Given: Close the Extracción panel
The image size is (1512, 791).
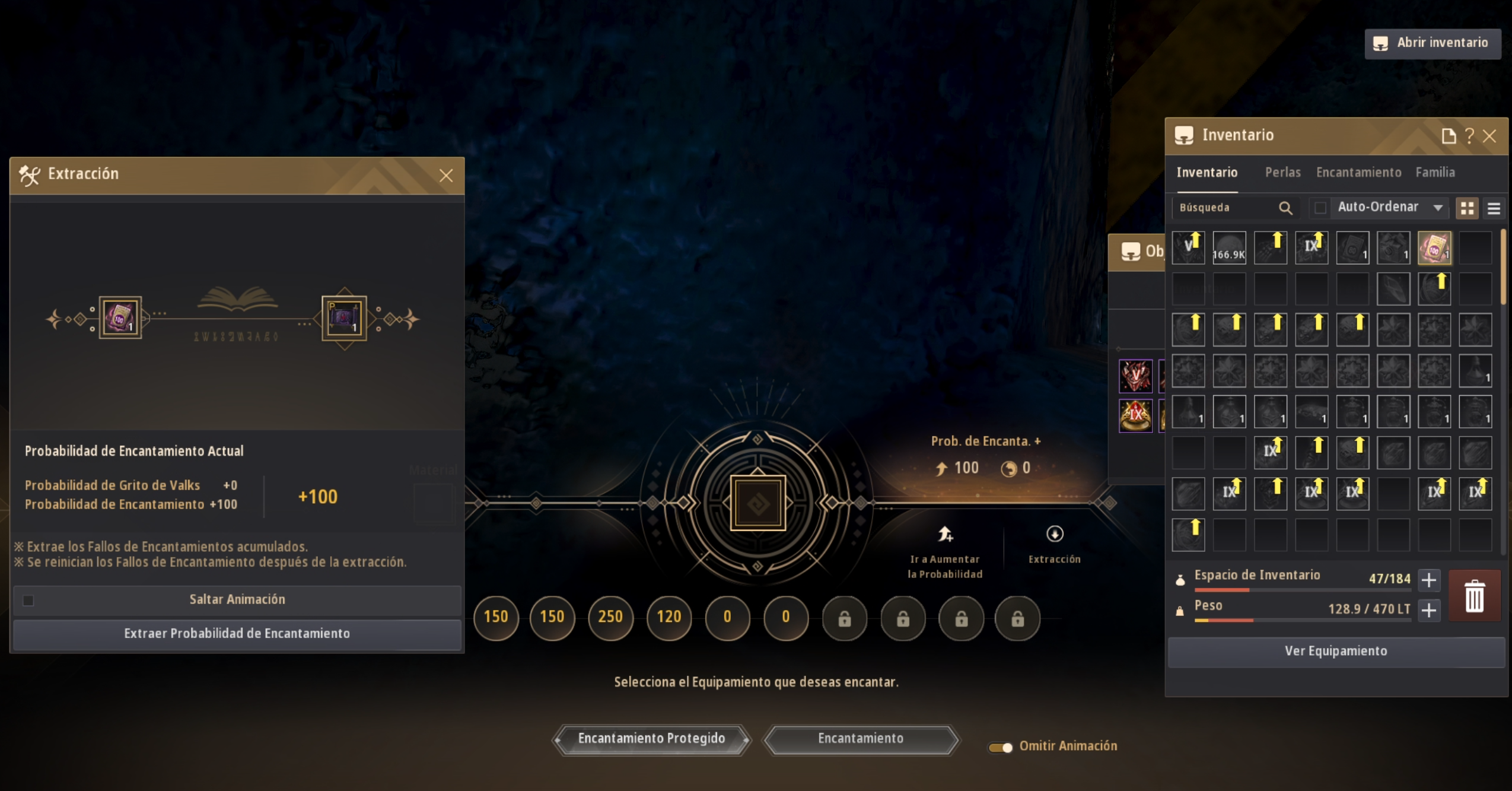Looking at the screenshot, I should click(445, 176).
